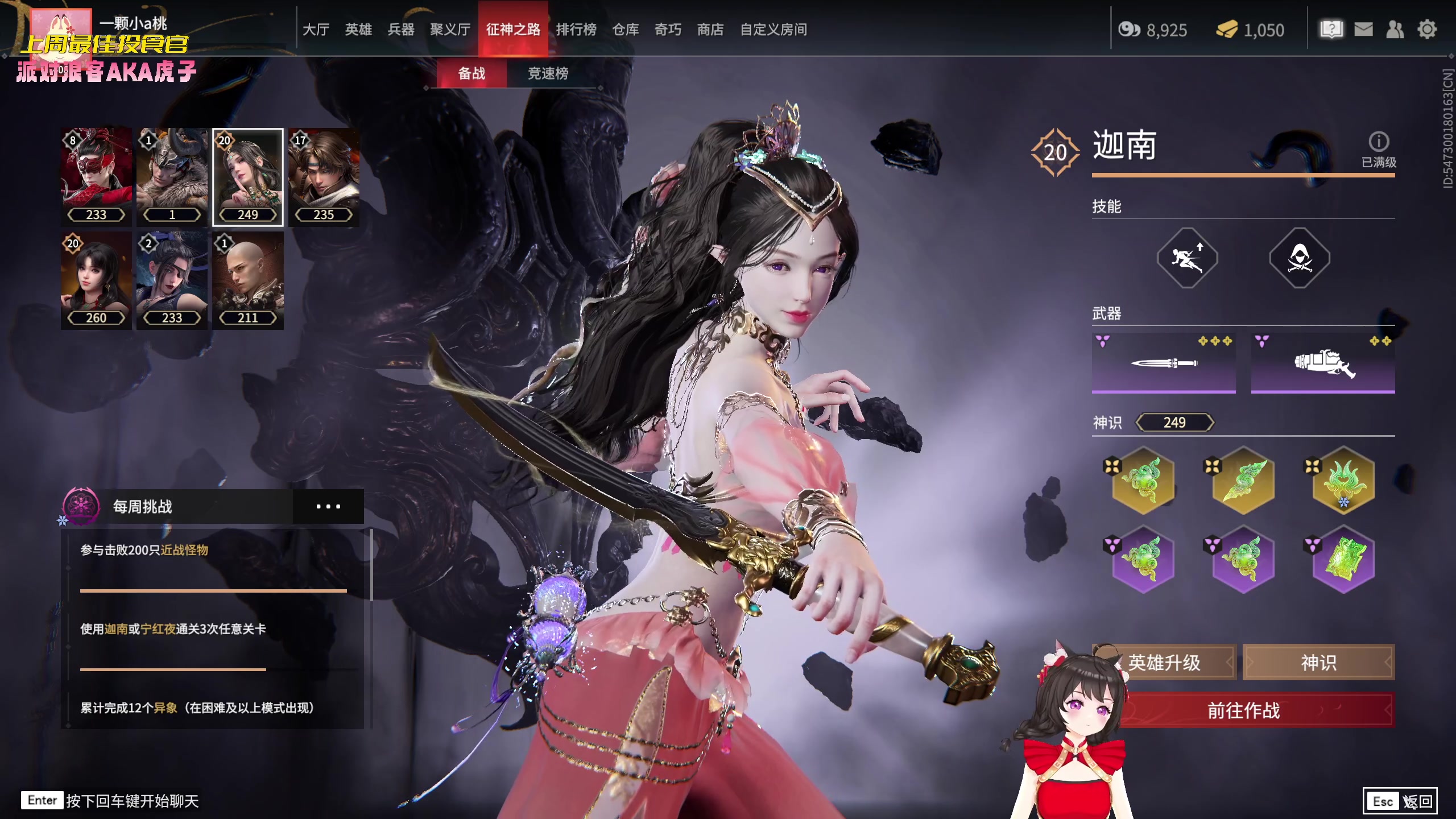Go to the 英雄 heroes page
The height and width of the screenshot is (819, 1456).
click(x=358, y=30)
